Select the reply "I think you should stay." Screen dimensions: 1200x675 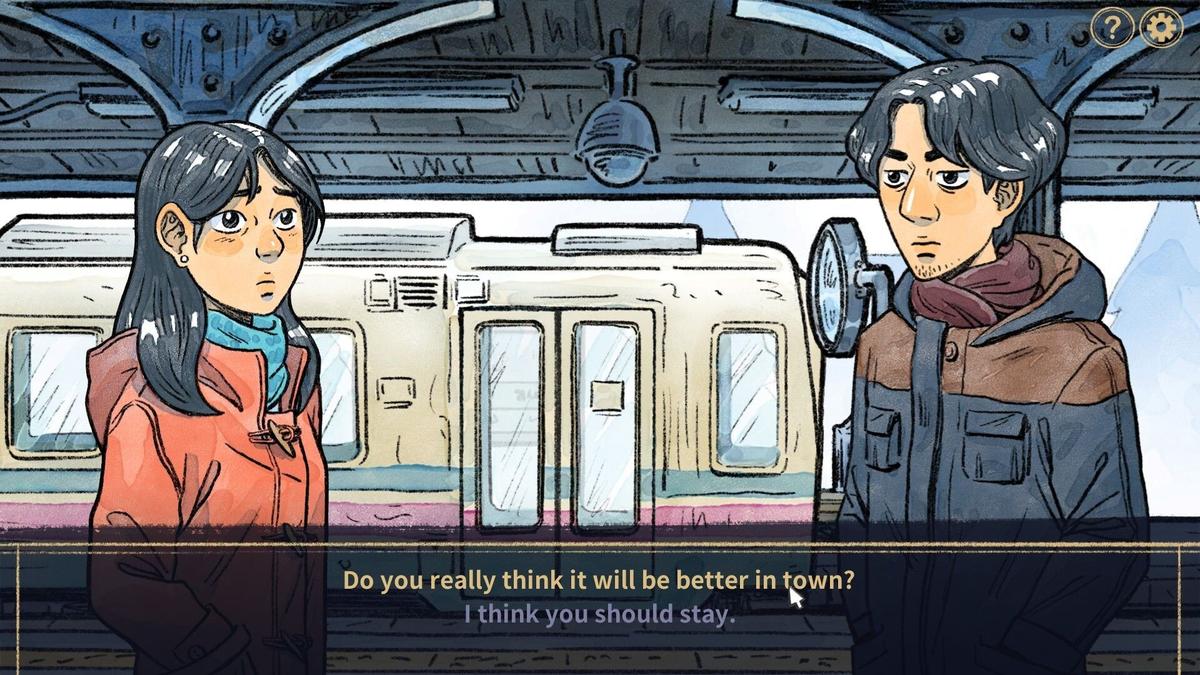pyautogui.click(x=598, y=614)
